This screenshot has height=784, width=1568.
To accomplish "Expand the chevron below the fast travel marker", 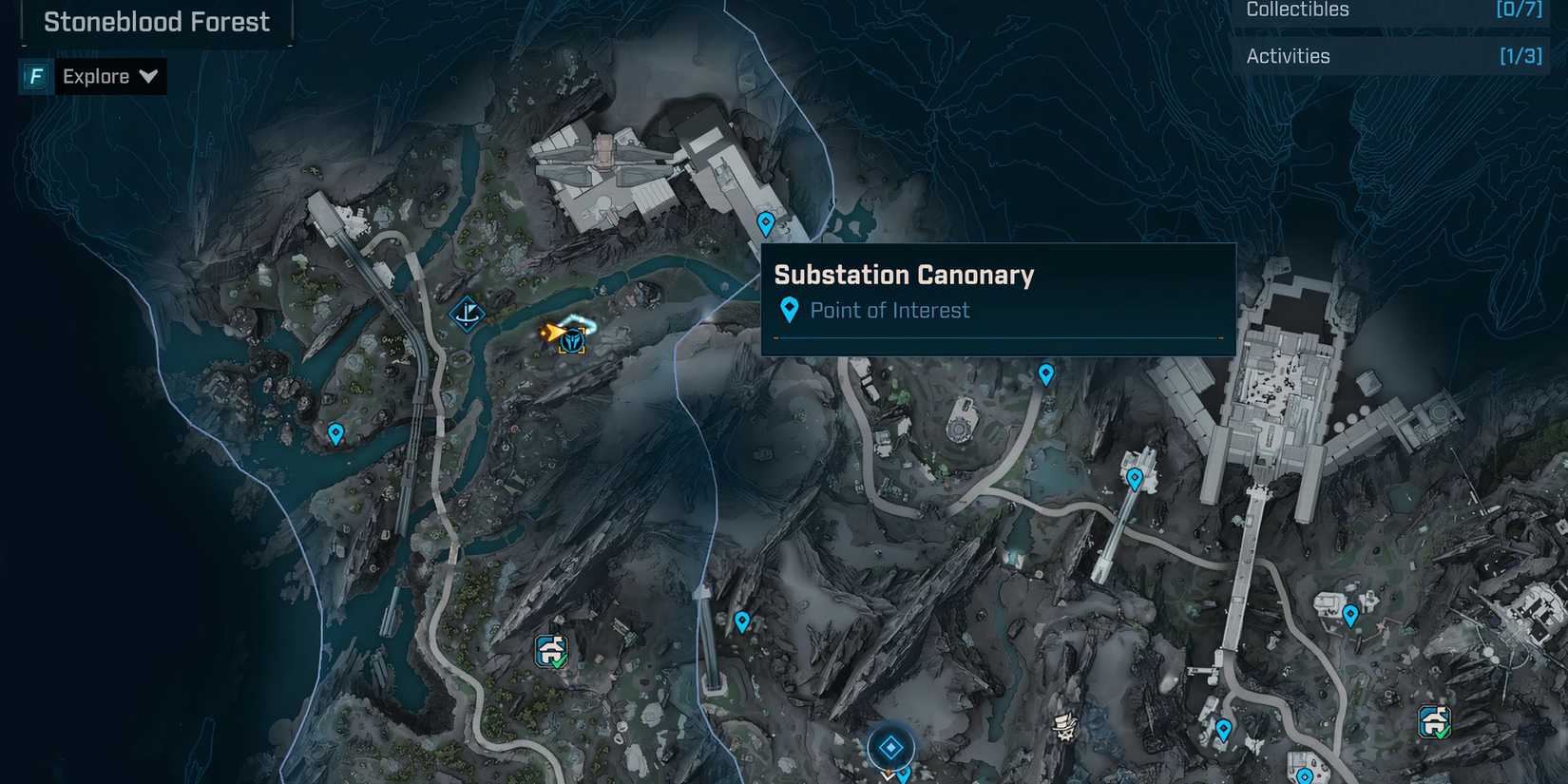I will (x=889, y=777).
